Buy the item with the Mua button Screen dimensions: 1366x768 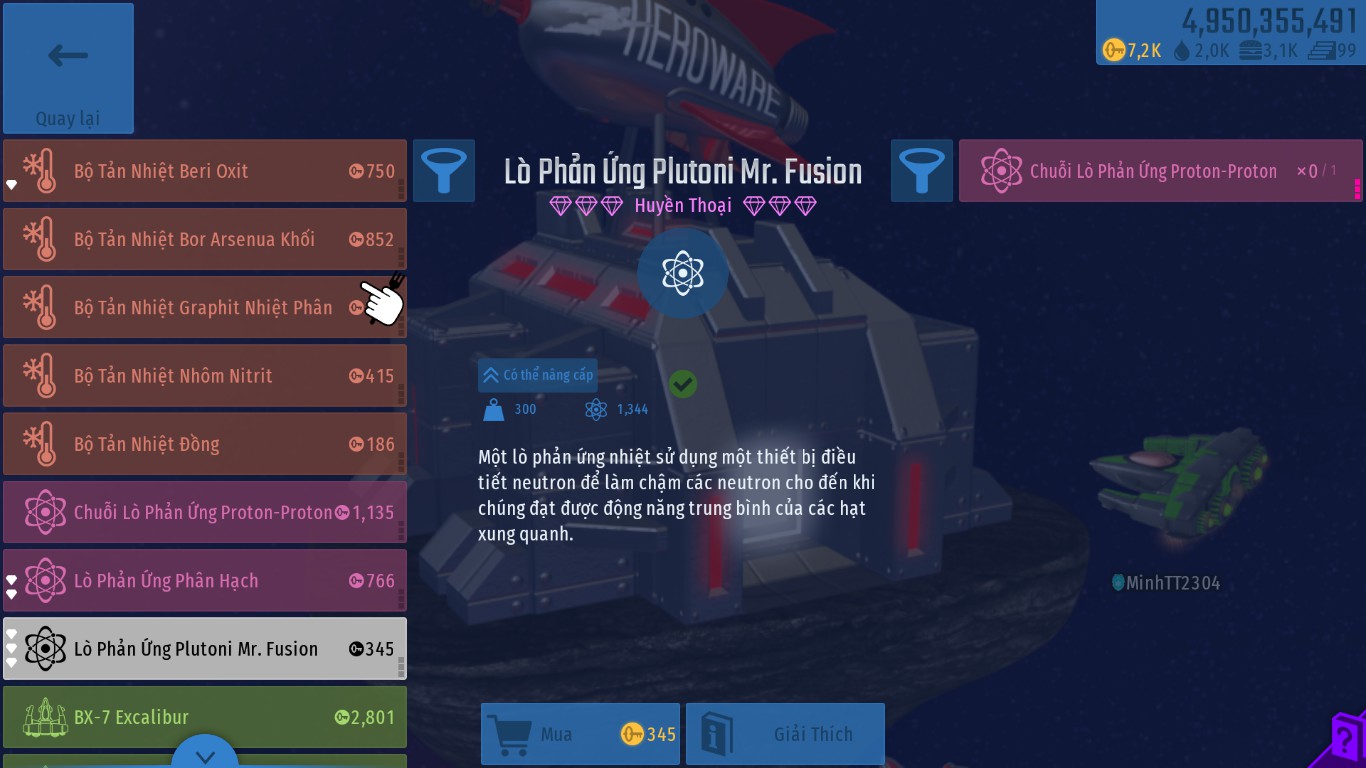point(580,734)
